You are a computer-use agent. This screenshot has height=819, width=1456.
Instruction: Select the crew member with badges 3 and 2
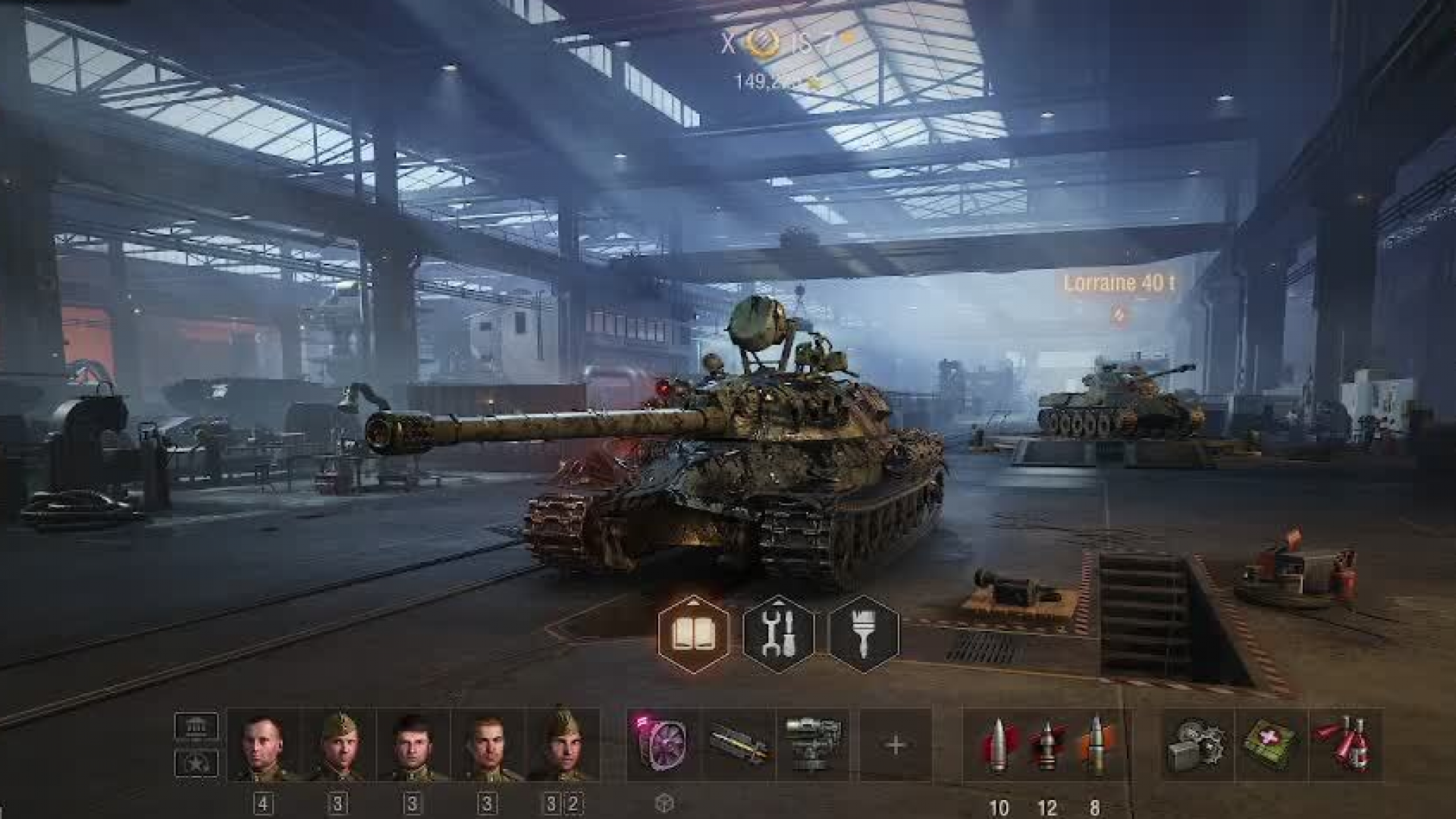click(x=563, y=745)
